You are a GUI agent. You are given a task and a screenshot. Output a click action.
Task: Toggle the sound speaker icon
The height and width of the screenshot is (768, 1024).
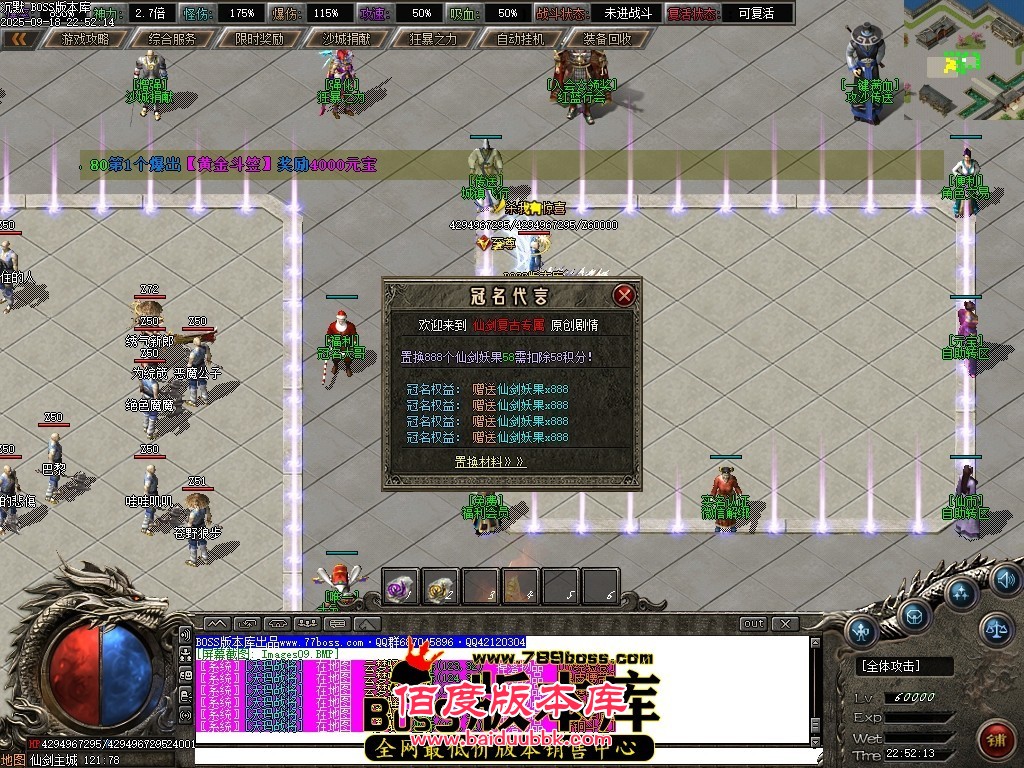click(1005, 577)
